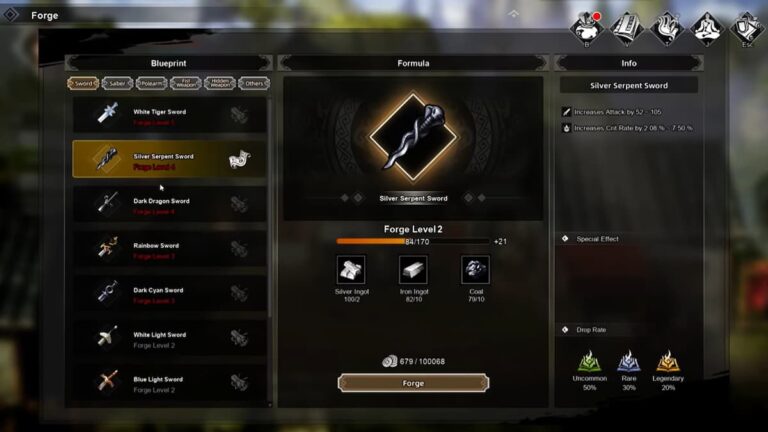Open the Polearm blueprint category
The width and height of the screenshot is (768, 432).
[x=151, y=84]
